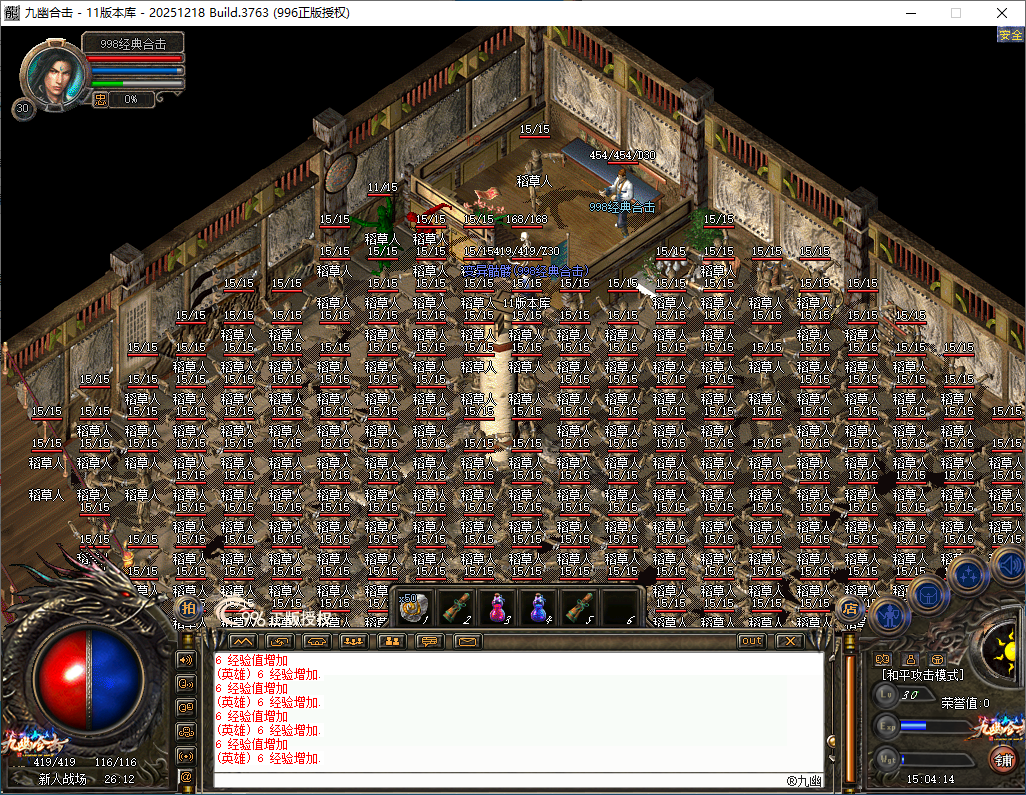Open the 店 shop round button
1026x795 pixels.
[850, 607]
